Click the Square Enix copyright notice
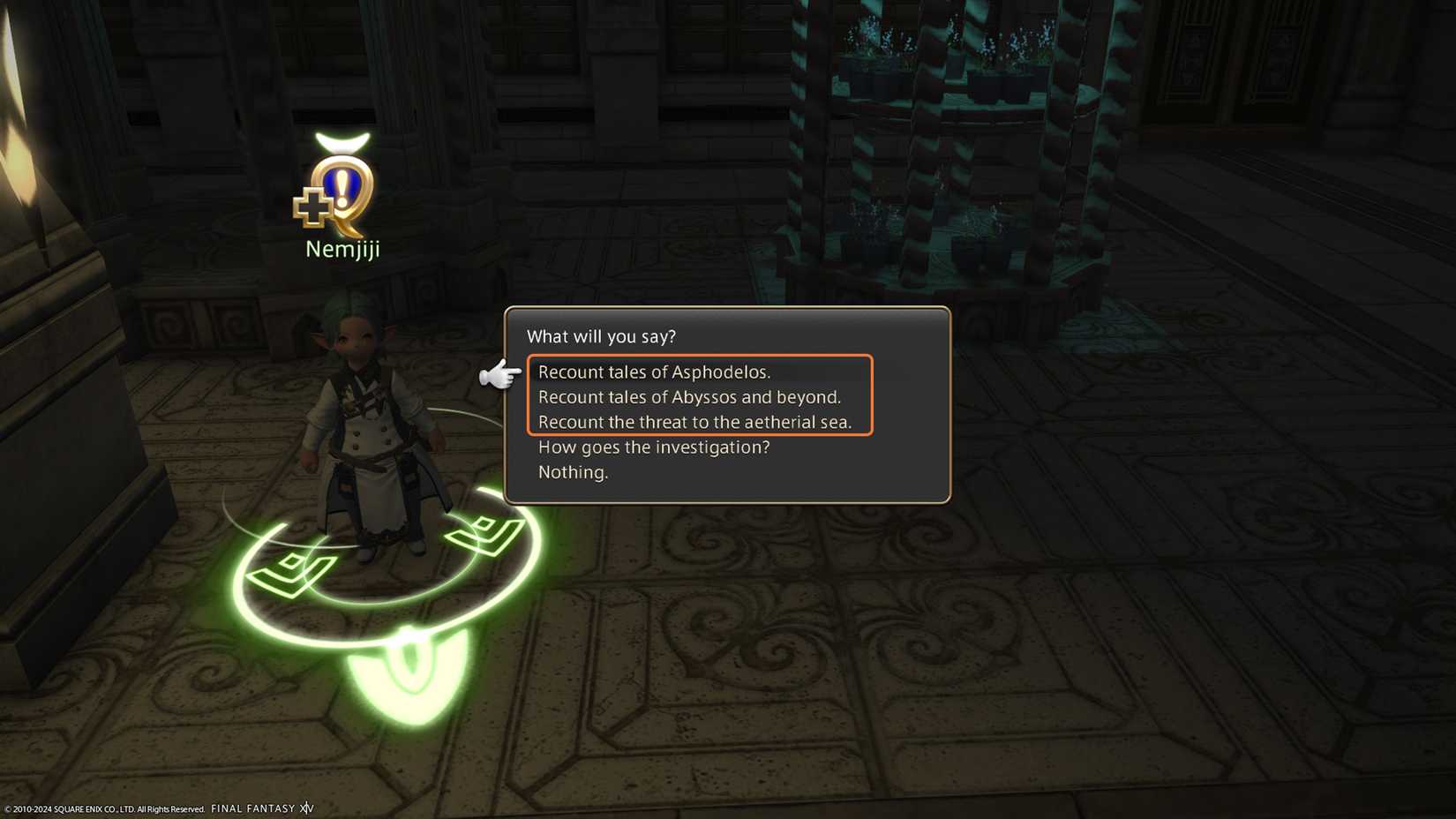 click(101, 808)
